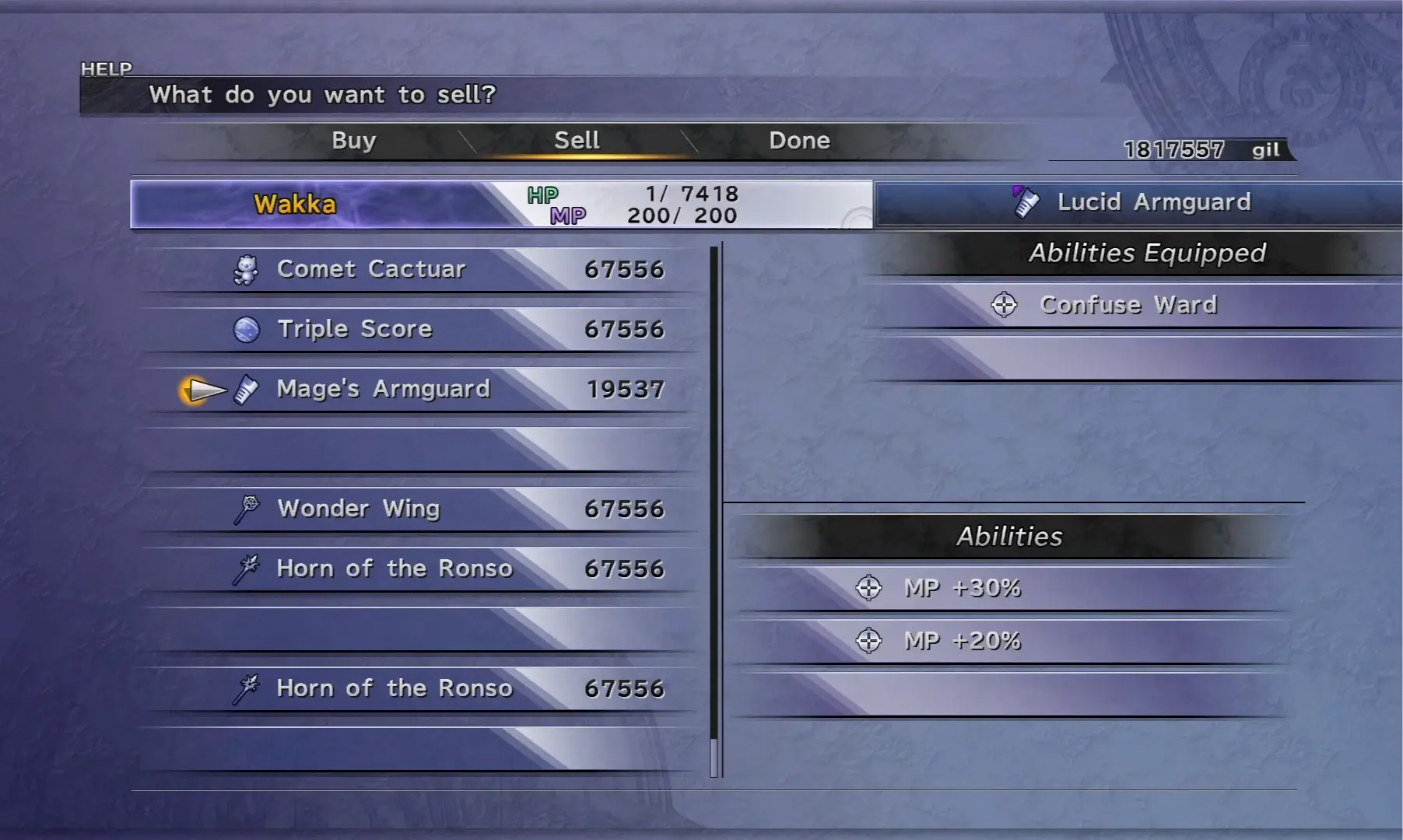Click the crosshair icon beside Confuse Ward

pos(1003,305)
